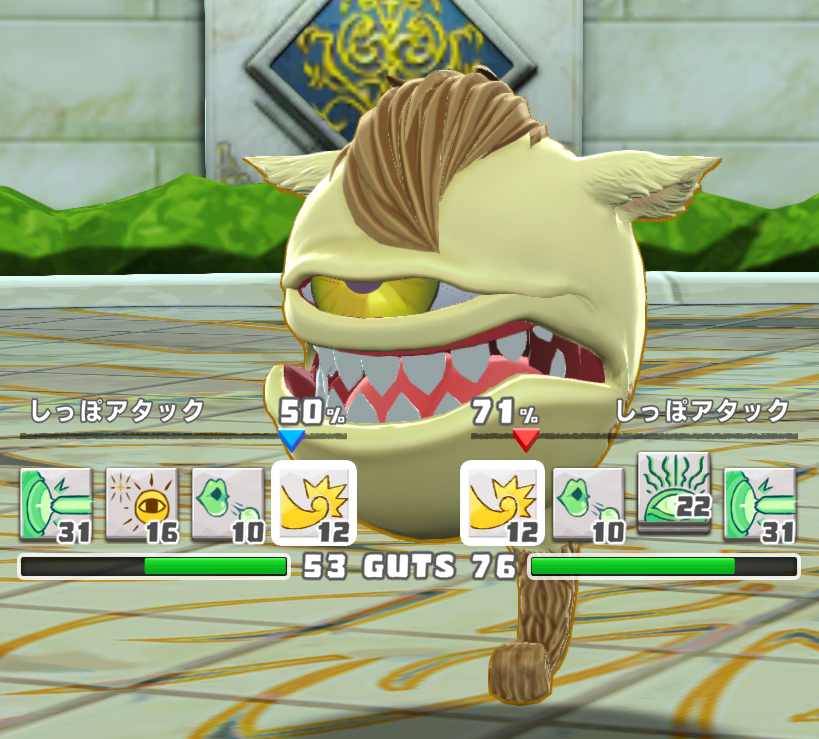Use the 31-cost beam skill beside the 22-cost skill
This screenshot has height=739, width=819.
coord(760,503)
